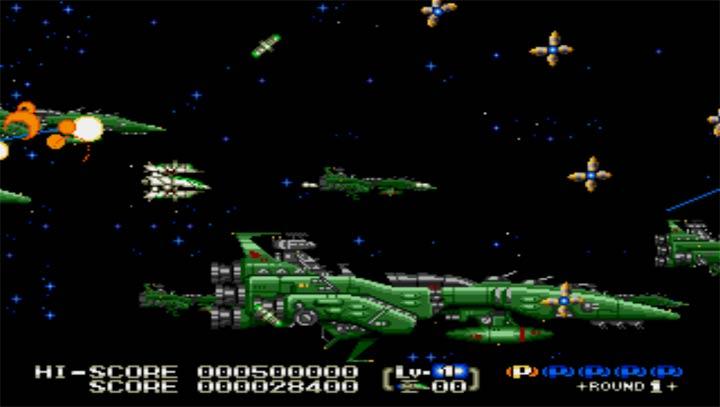Select the orange P power icon

pyautogui.click(x=522, y=371)
